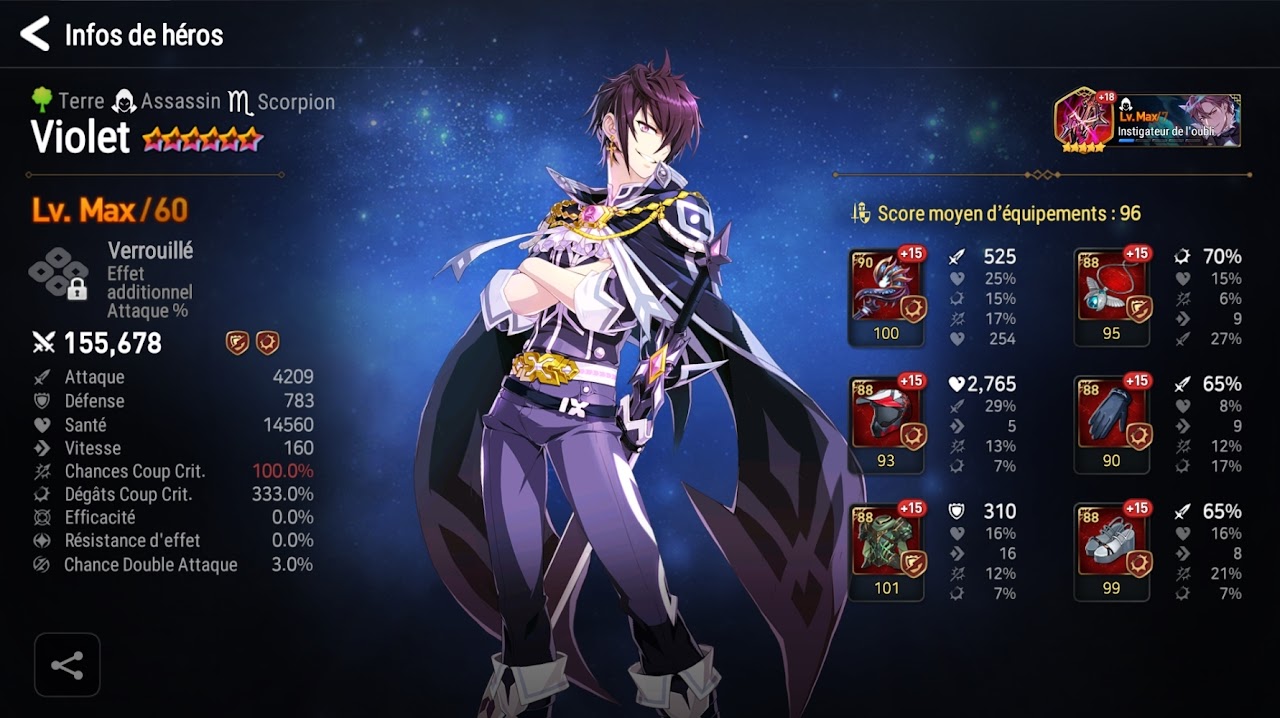The width and height of the screenshot is (1280, 718).
Task: Select the equipped weapon with score 100
Action: click(x=886, y=297)
